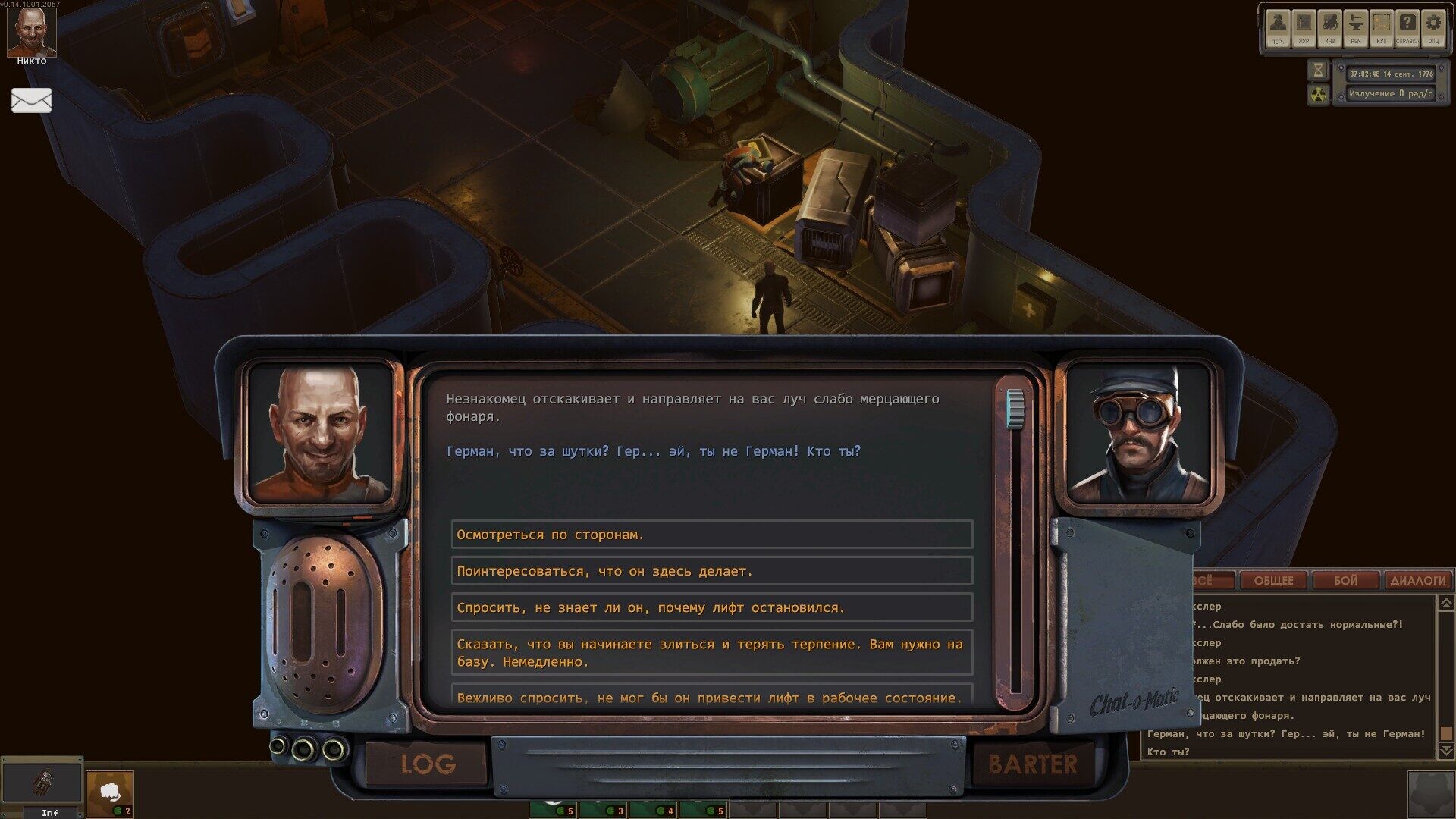Open the character sheet (ПЕР.)
This screenshot has height=819, width=1456.
pos(1279,26)
